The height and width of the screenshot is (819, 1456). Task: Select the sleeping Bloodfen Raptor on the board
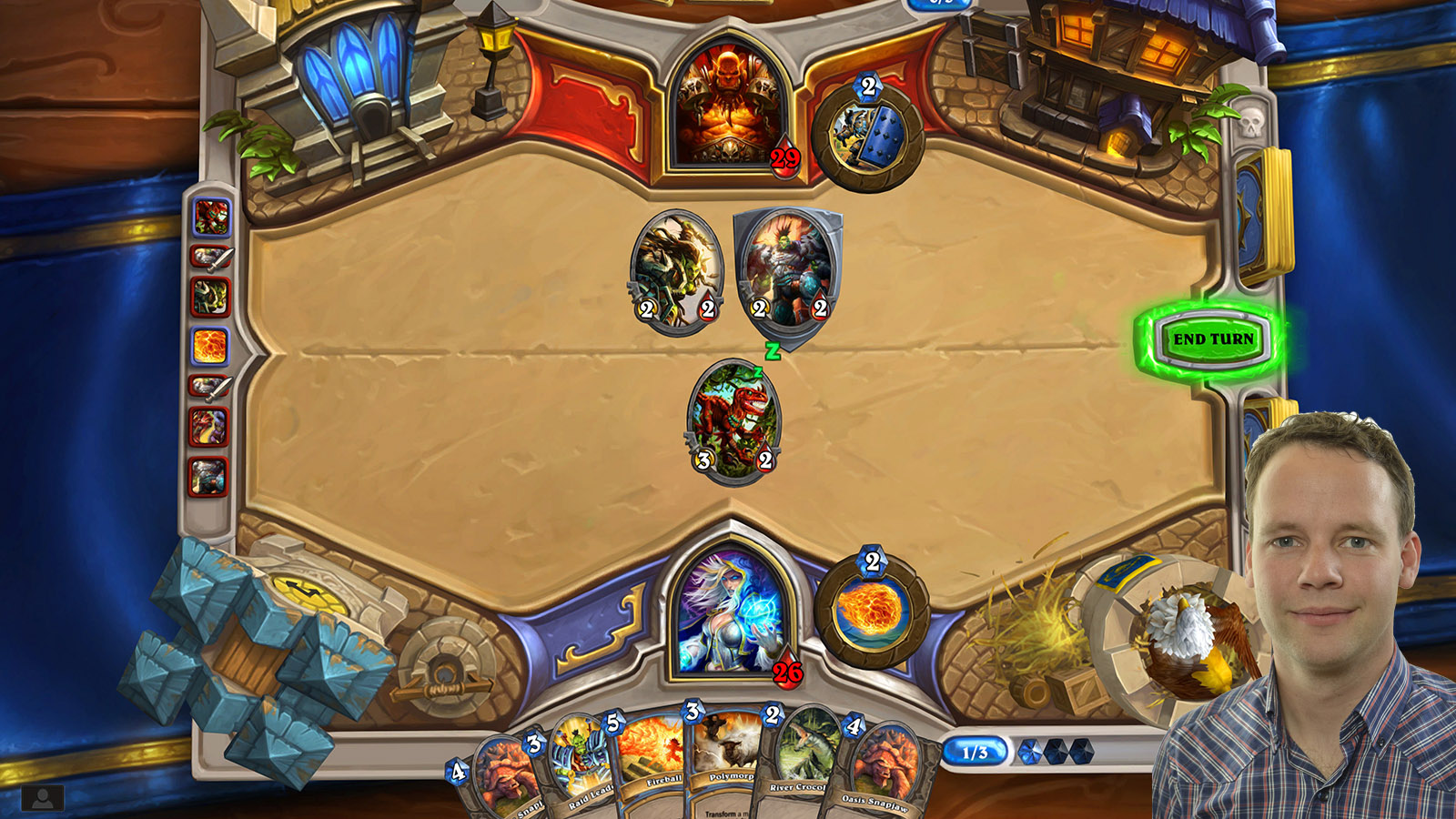pos(733,423)
